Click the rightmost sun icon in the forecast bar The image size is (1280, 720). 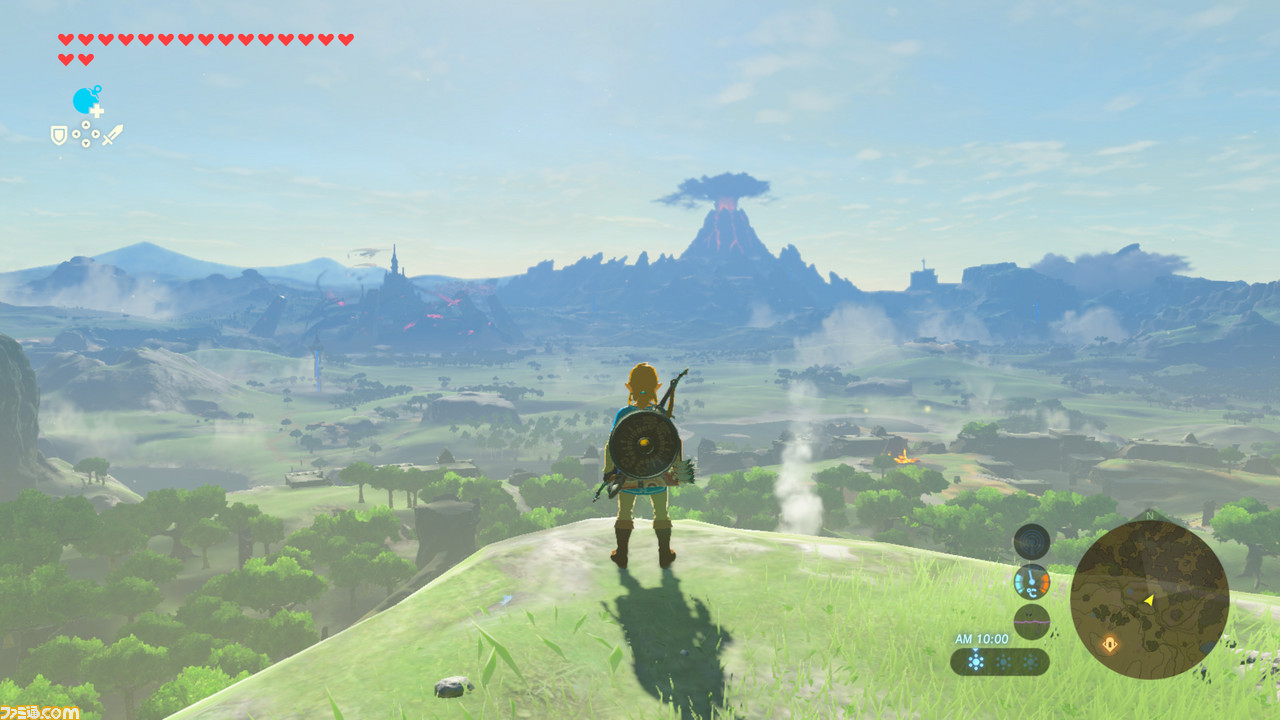click(x=1032, y=661)
